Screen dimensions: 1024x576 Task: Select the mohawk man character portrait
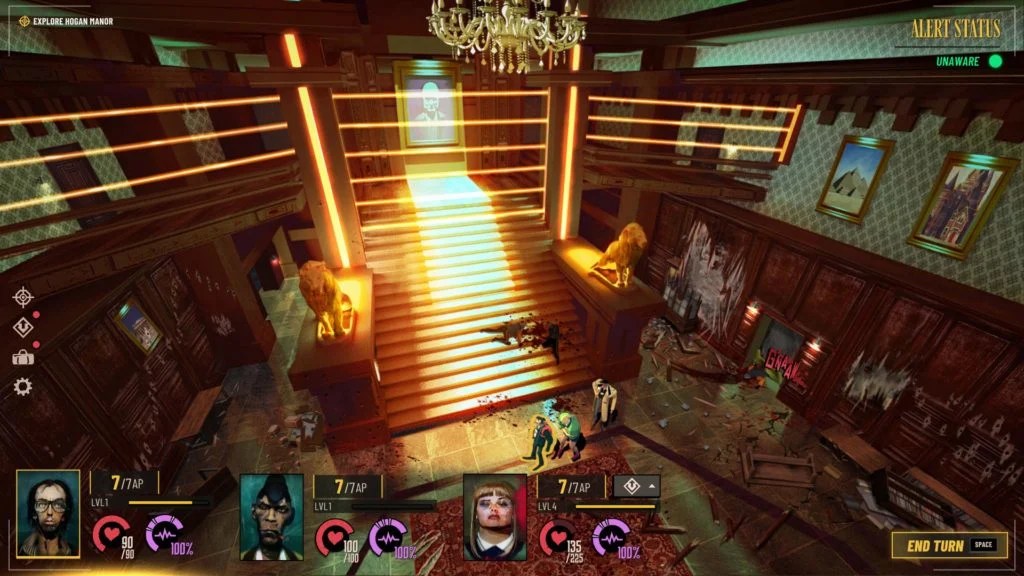(x=271, y=516)
